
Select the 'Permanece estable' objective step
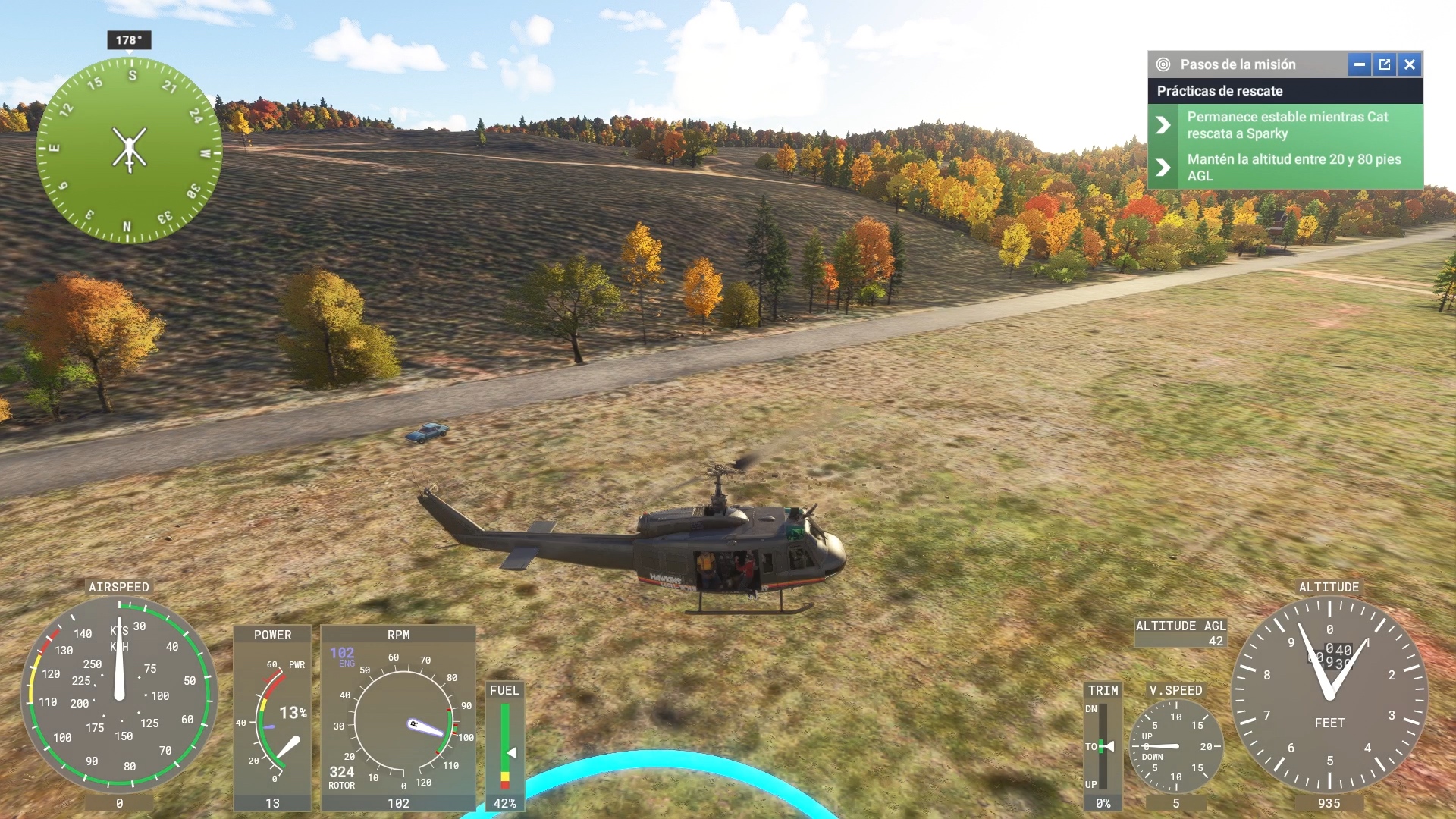pyautogui.click(x=1286, y=125)
